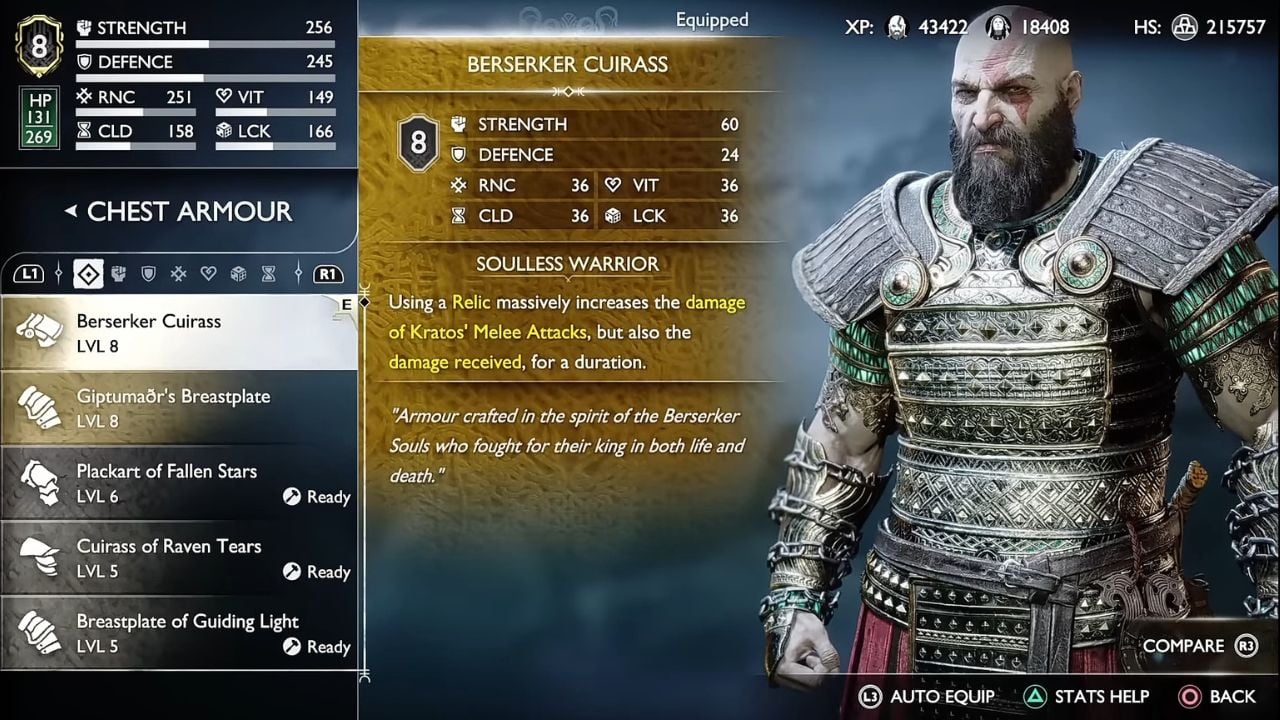Pick the Cuirass of Raven Tears
The image size is (1280, 720).
[178, 558]
